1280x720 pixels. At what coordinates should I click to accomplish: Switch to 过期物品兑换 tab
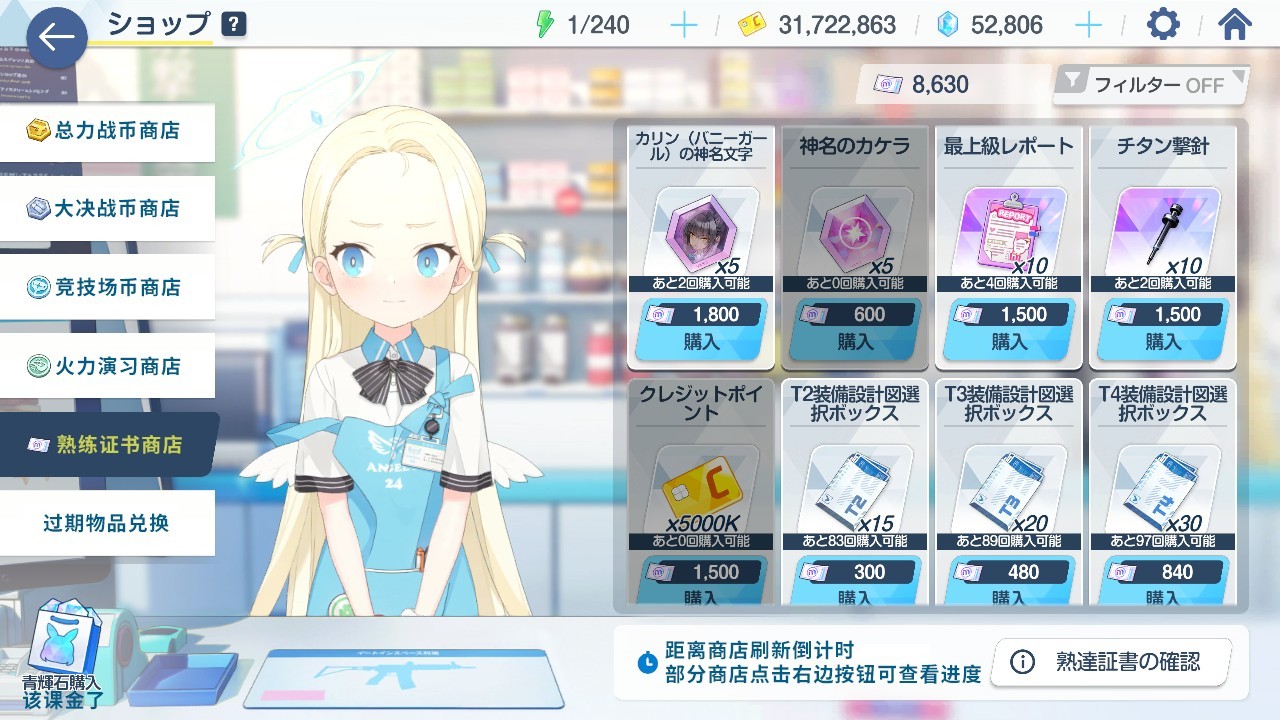[107, 522]
